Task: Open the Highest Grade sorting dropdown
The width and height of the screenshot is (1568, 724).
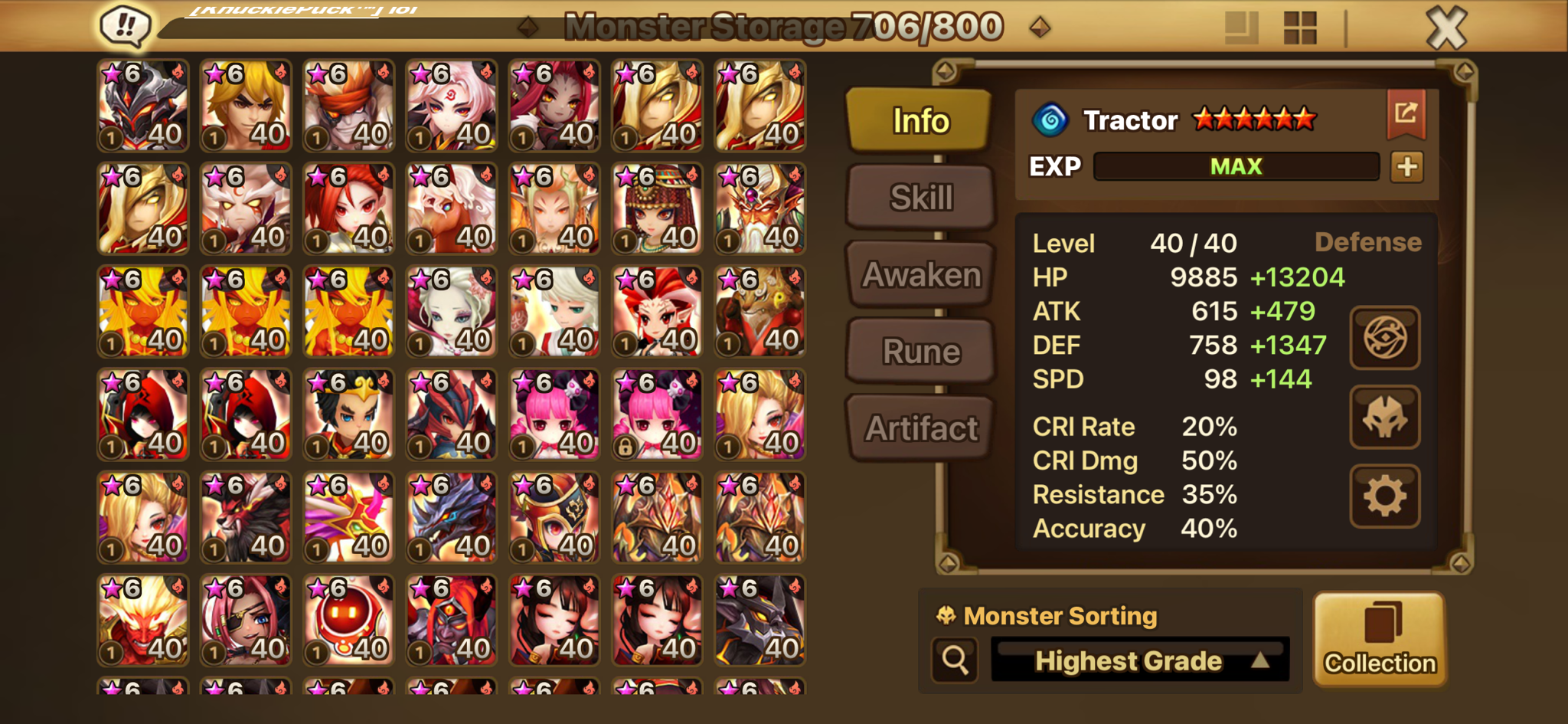Action: pos(1139,660)
